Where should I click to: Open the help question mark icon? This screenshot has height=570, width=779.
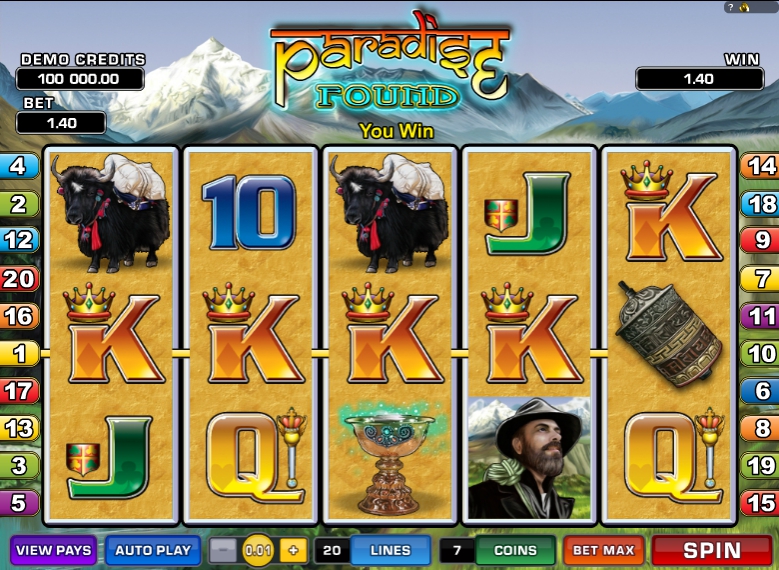pos(731,7)
